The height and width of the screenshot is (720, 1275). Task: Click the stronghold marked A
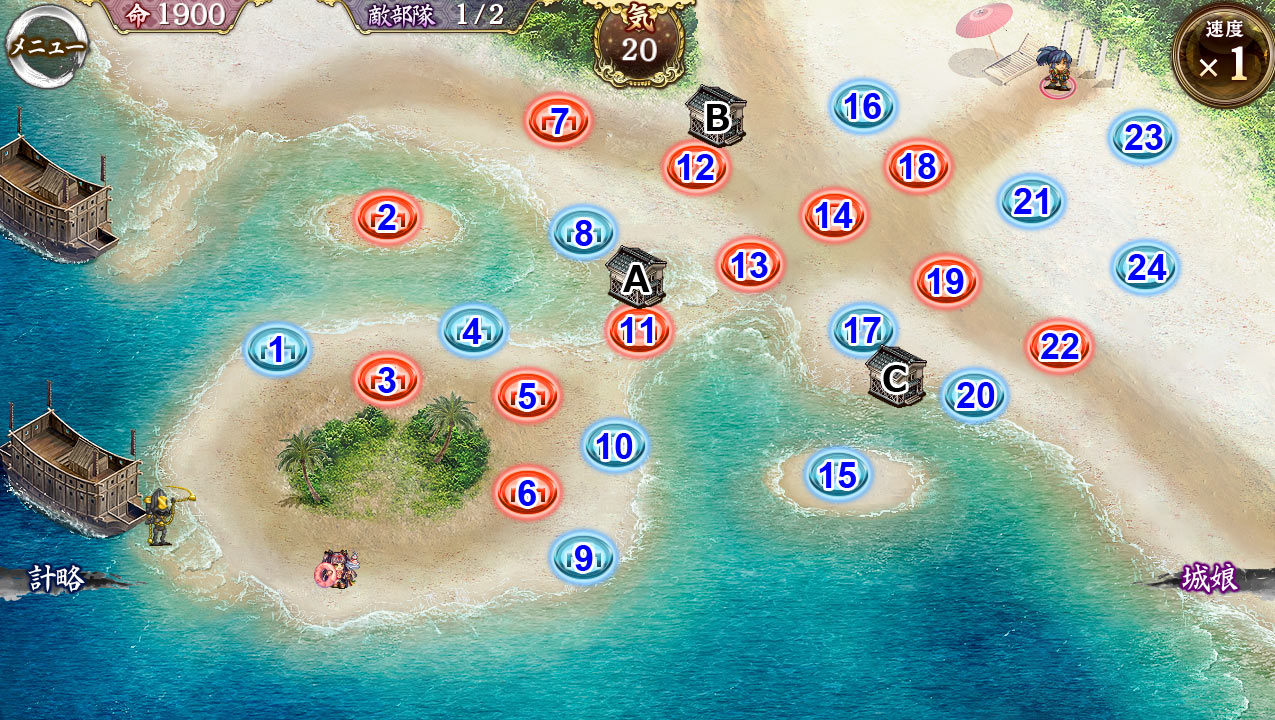(x=636, y=277)
